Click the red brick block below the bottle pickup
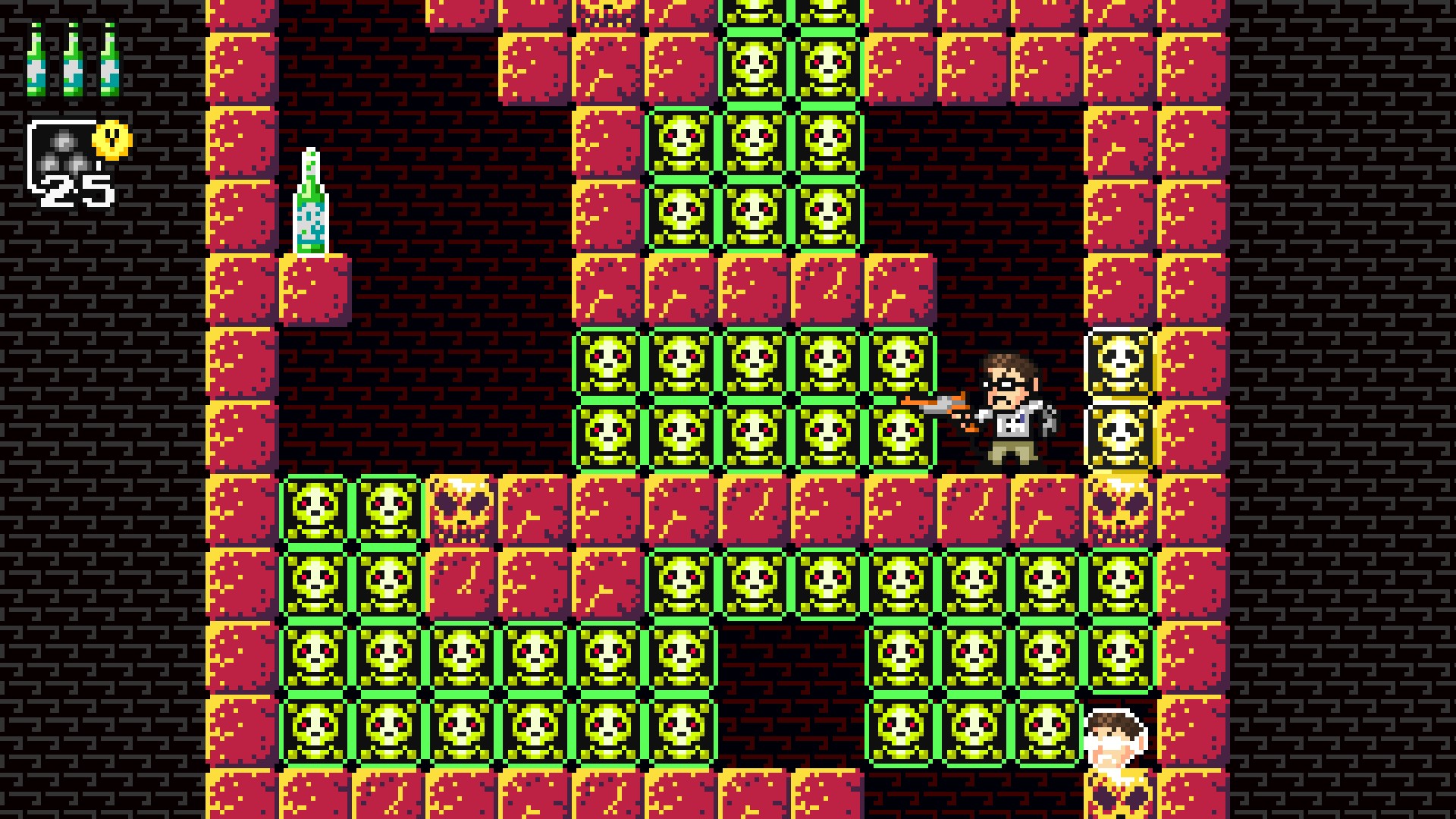The image size is (1456, 819). tap(317, 288)
